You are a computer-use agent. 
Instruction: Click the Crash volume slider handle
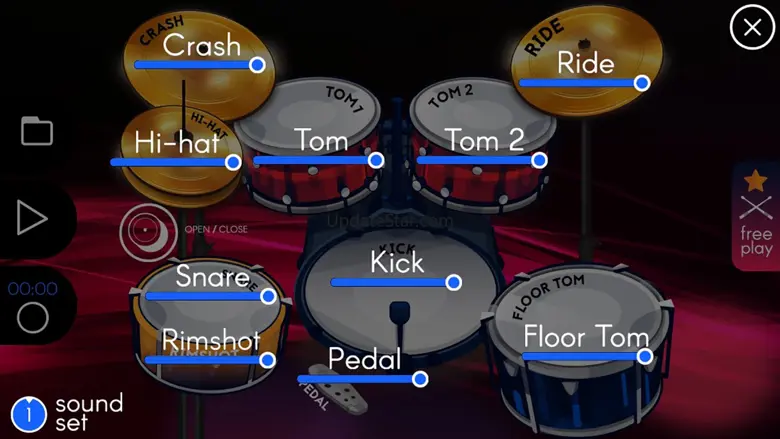point(257,64)
